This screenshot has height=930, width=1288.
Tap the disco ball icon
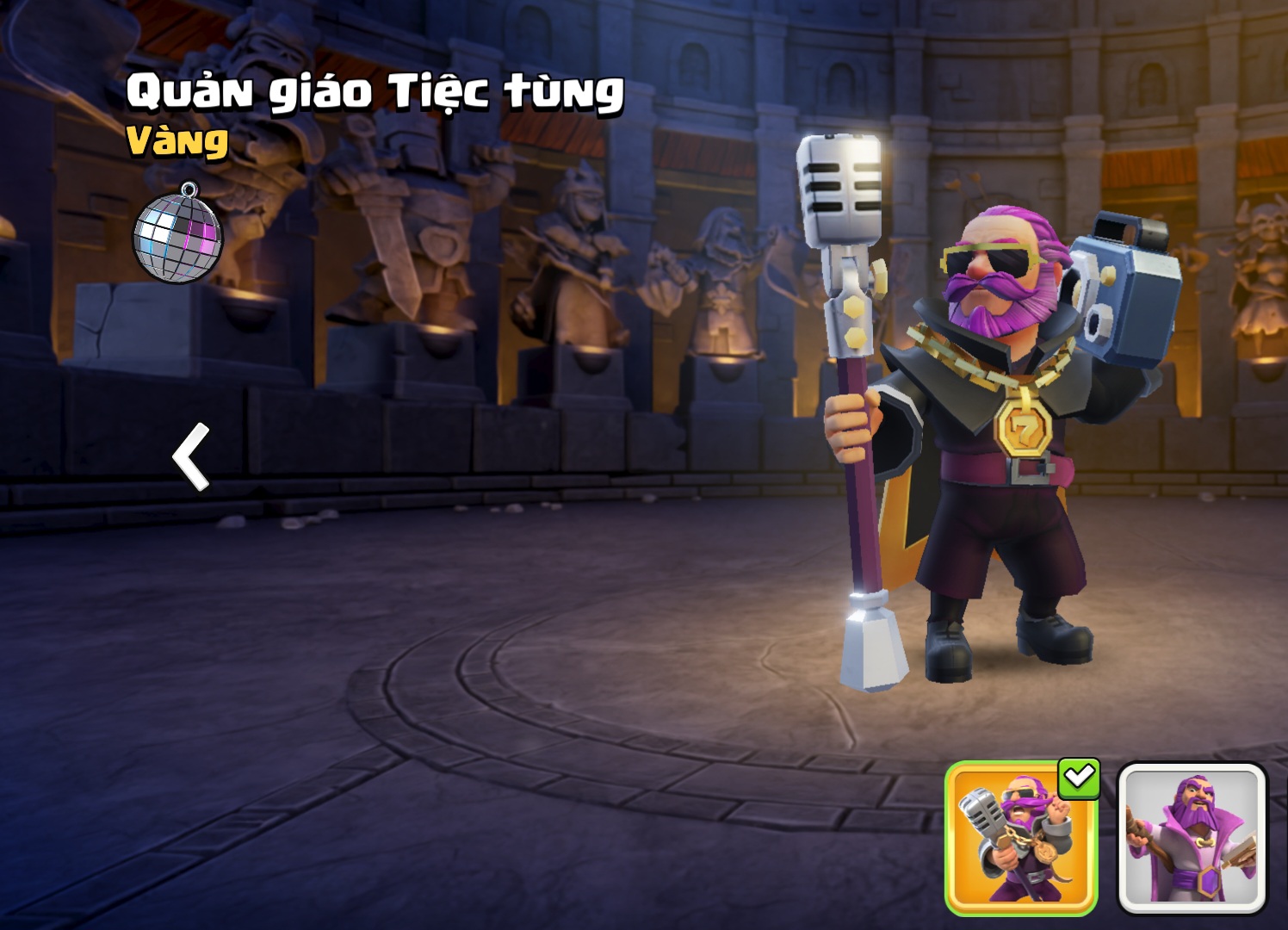(x=177, y=234)
